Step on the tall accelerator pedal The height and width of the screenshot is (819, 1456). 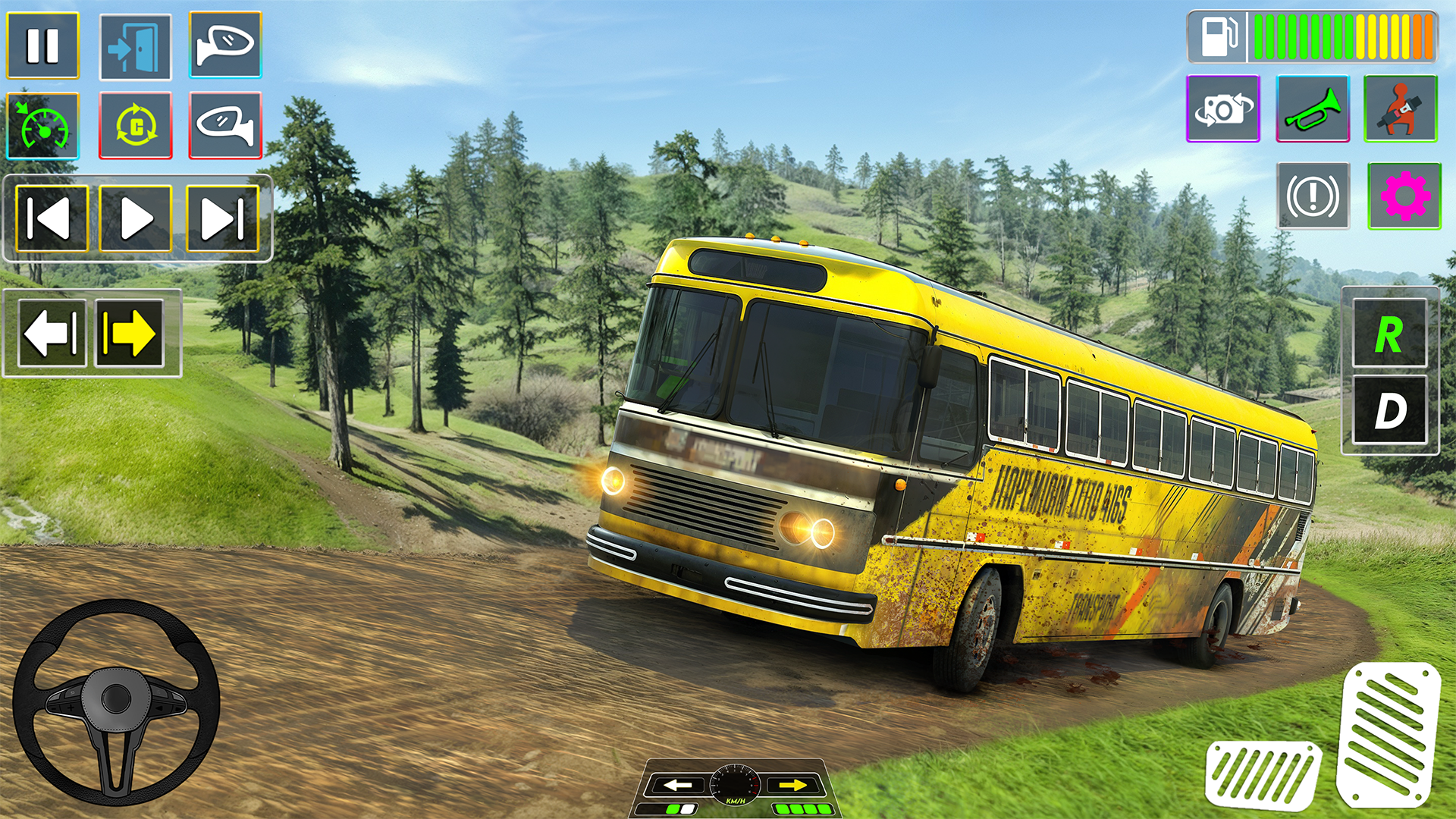[1387, 734]
